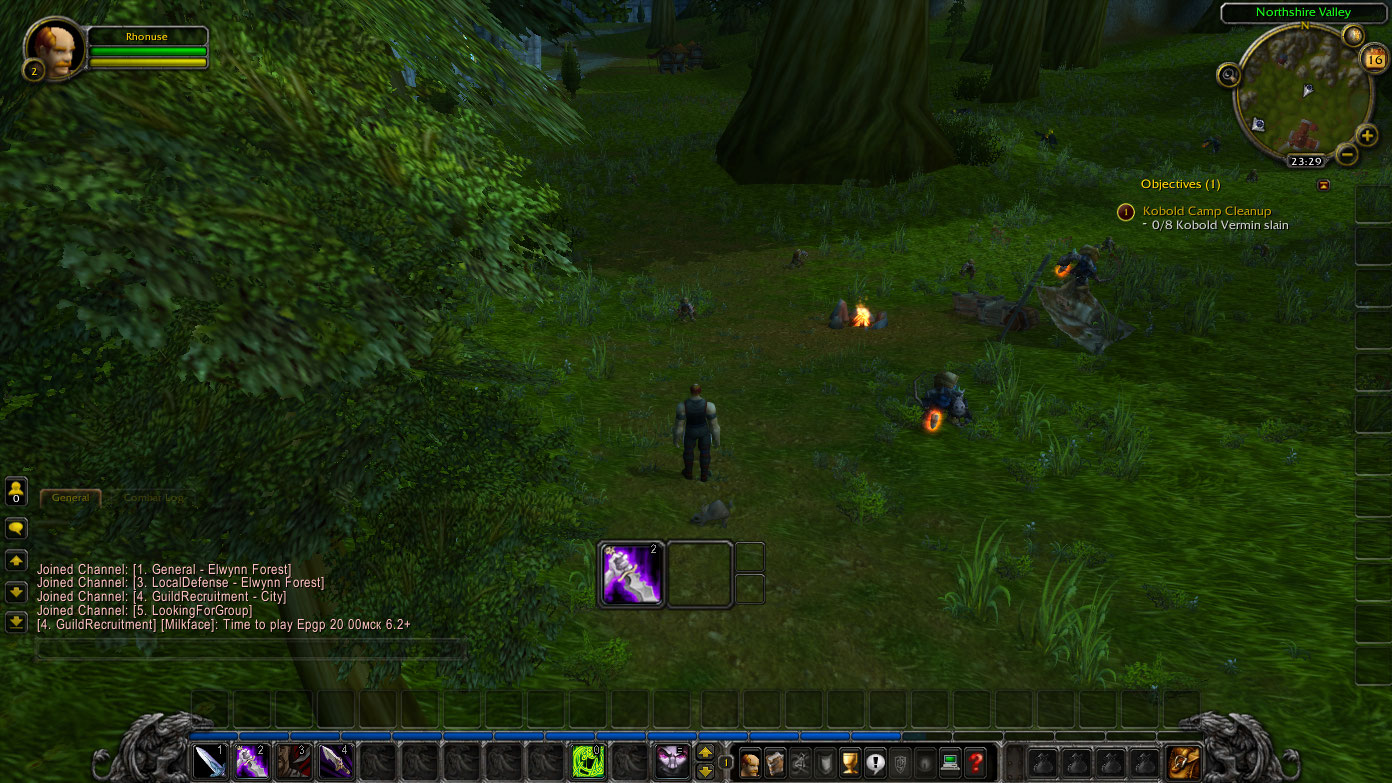The width and height of the screenshot is (1392, 783).
Task: Open the Game Menu computer icon
Action: coord(950,764)
